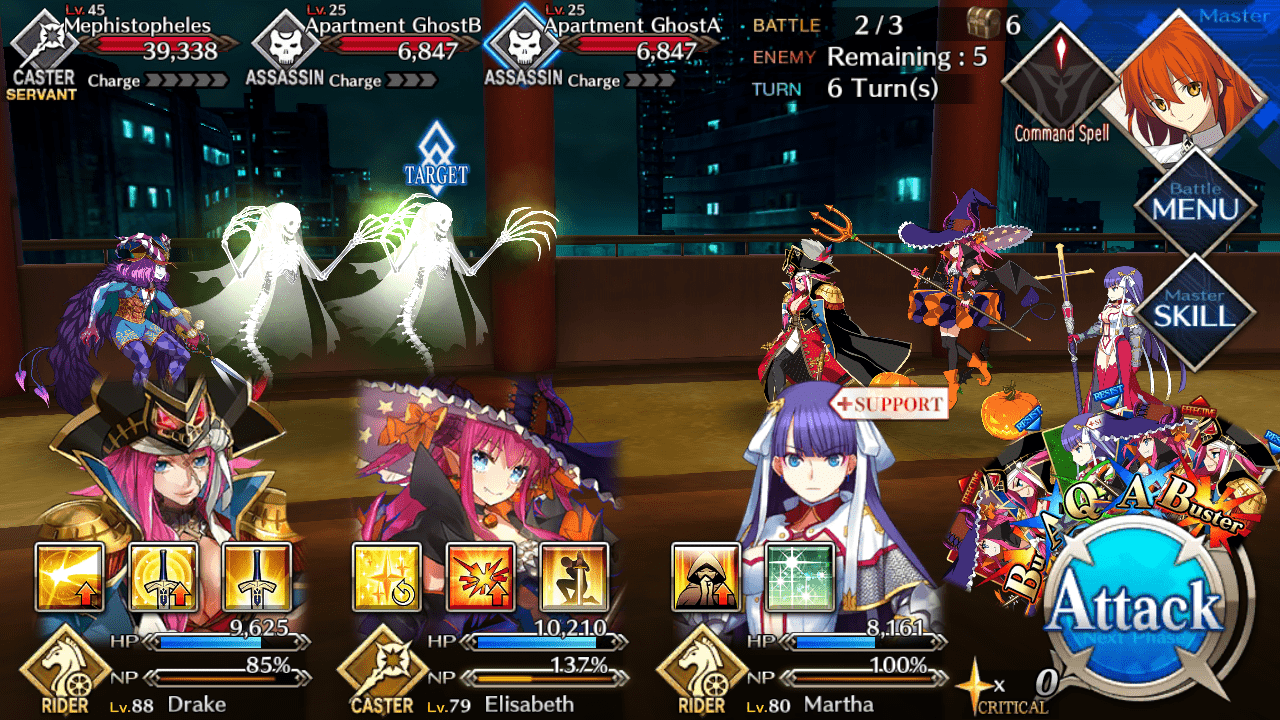
Task: Use Elisabeth's kneeling figure skill
Action: coord(574,578)
